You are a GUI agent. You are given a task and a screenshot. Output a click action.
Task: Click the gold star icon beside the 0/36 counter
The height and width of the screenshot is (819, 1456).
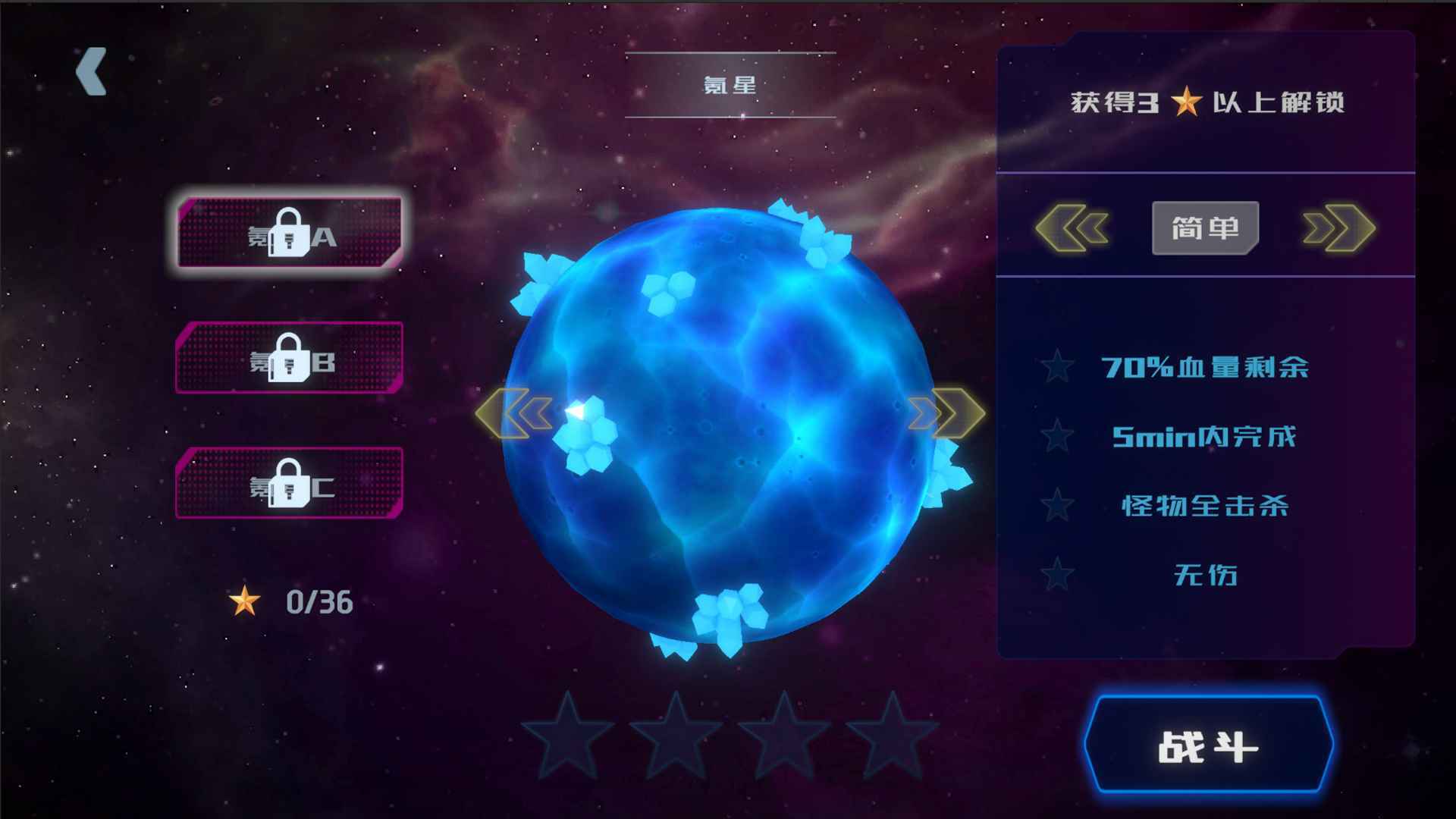pos(243,601)
